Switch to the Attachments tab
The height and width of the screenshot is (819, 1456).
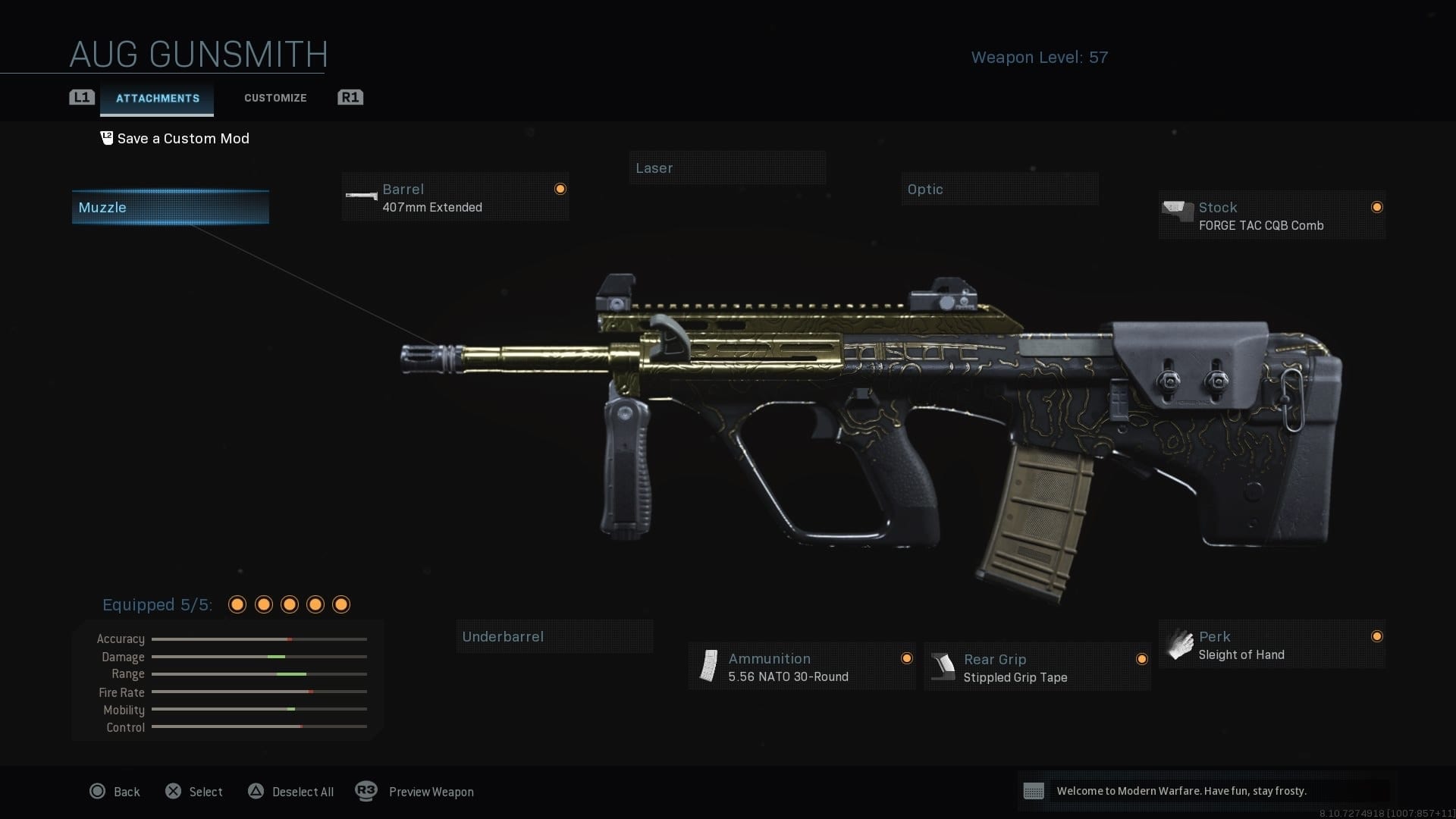click(157, 98)
